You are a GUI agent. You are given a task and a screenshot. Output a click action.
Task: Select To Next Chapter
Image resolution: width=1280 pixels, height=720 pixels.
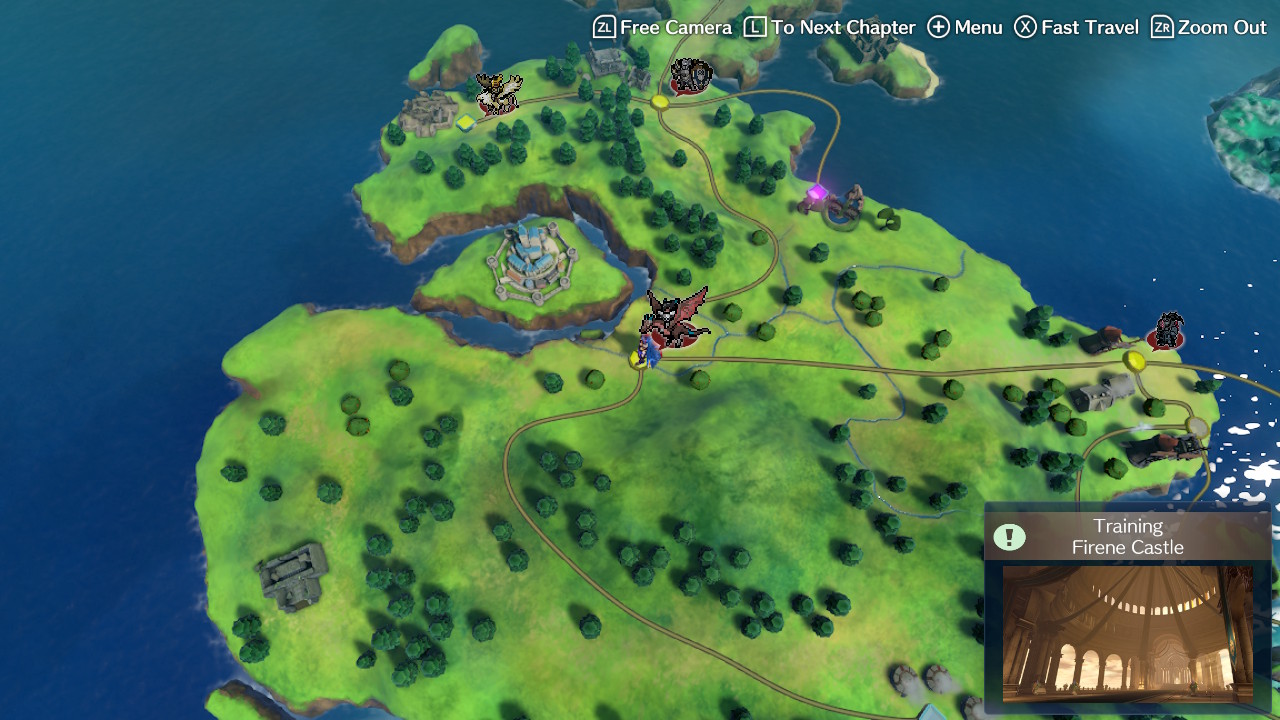tap(820, 27)
